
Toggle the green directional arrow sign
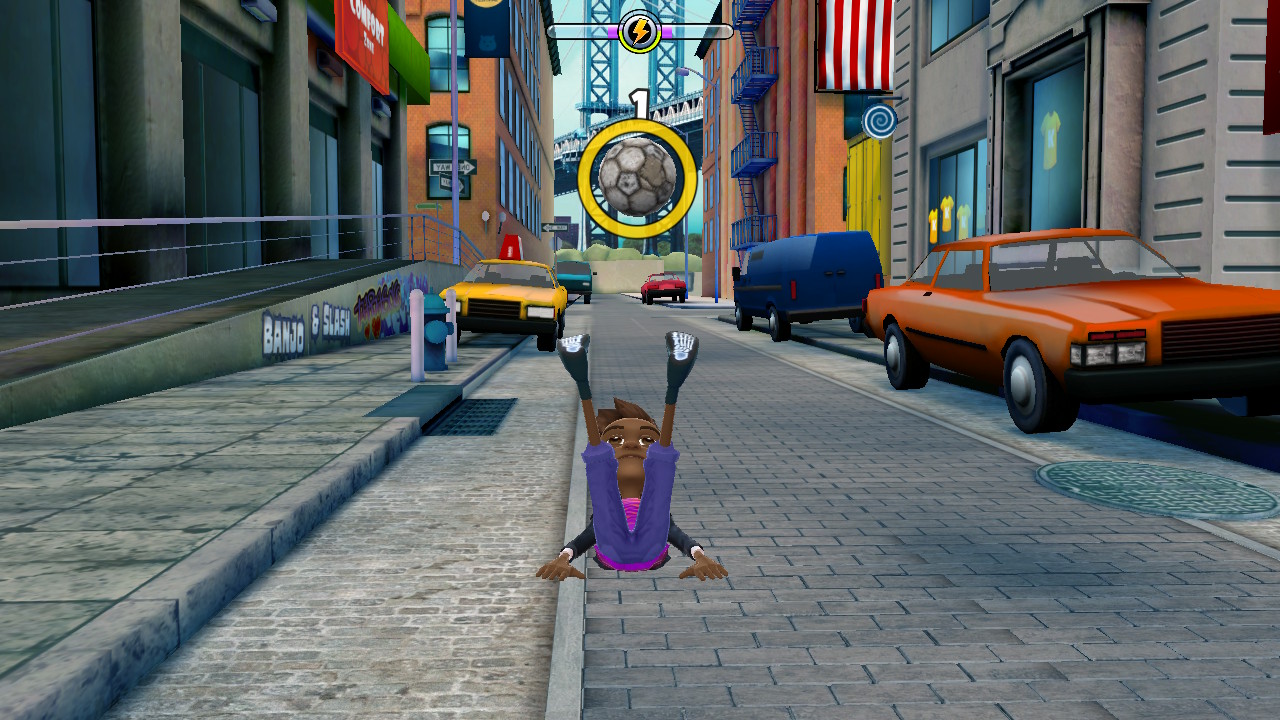(428, 204)
